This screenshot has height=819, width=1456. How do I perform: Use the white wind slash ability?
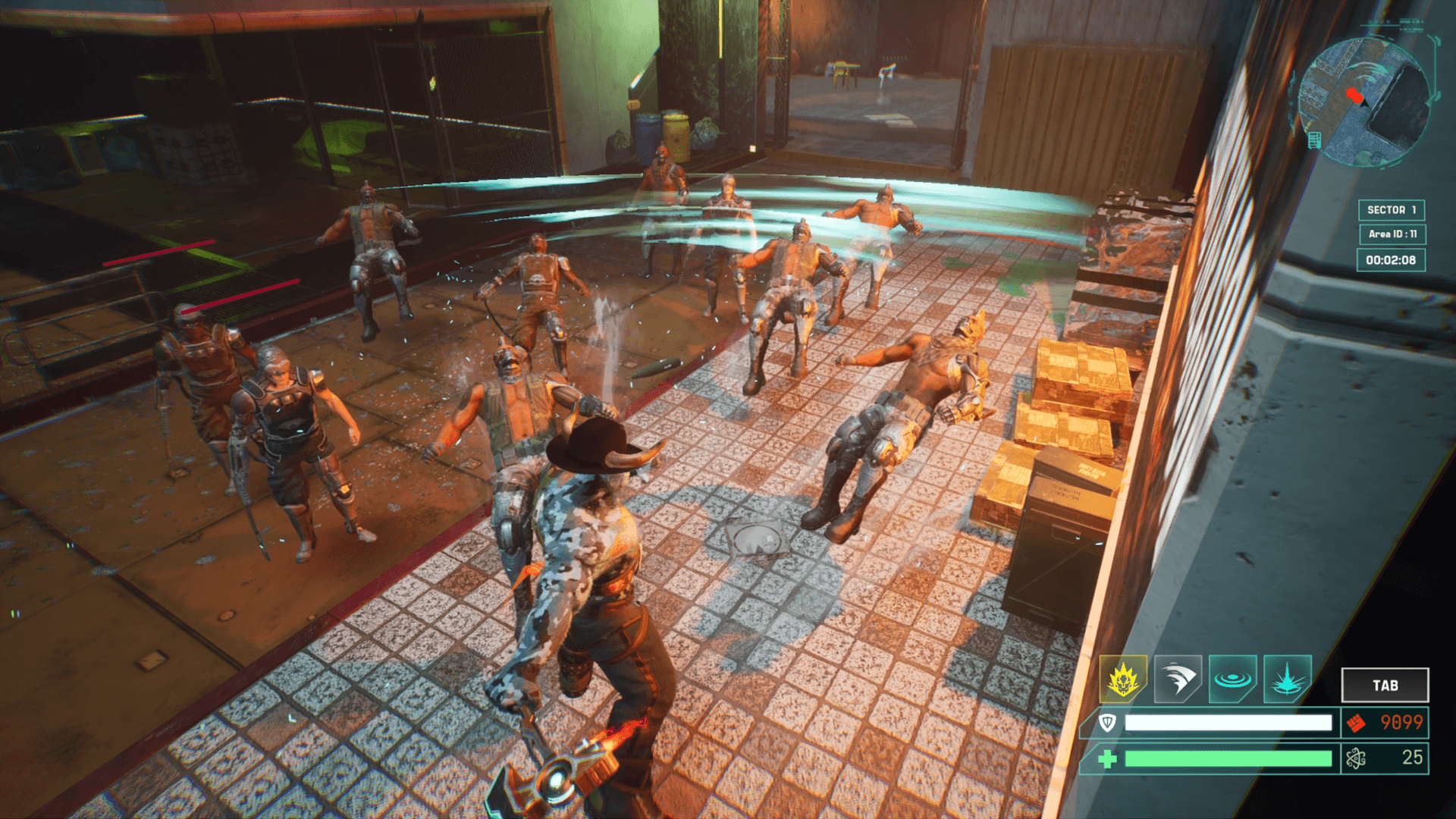point(1178,678)
